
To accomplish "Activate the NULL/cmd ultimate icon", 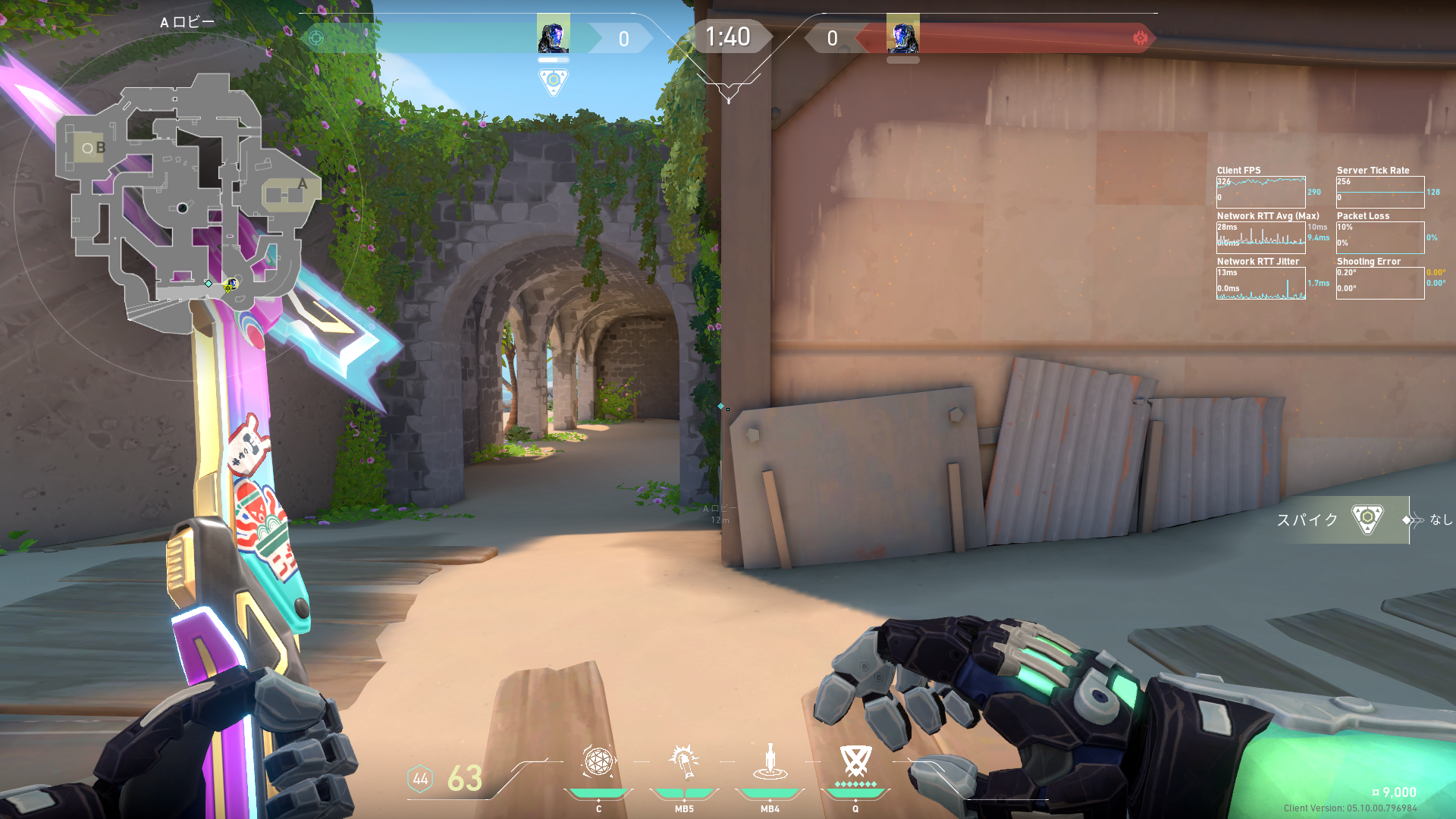I will click(x=855, y=761).
